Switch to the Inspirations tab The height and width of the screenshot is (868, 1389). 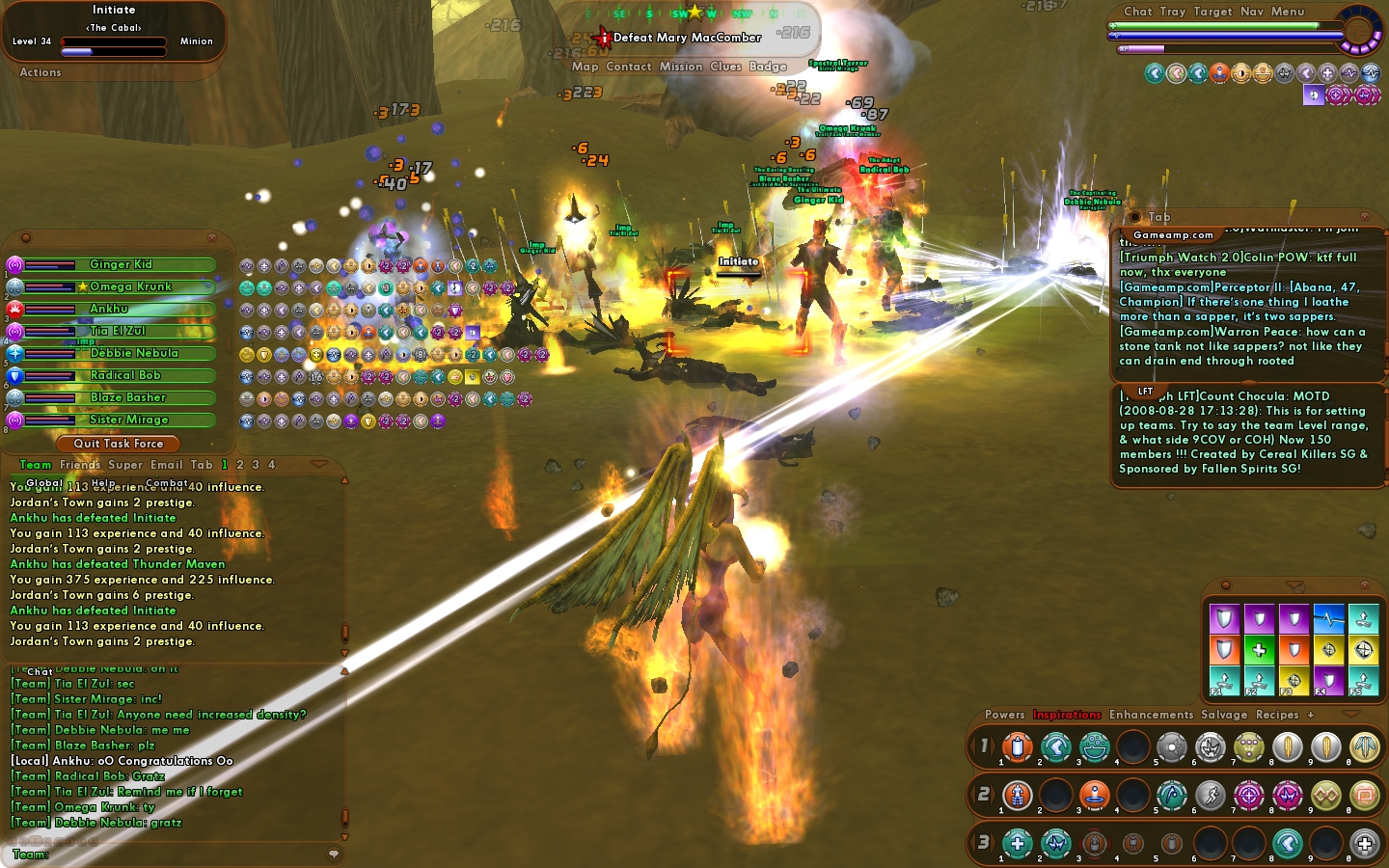click(1067, 715)
